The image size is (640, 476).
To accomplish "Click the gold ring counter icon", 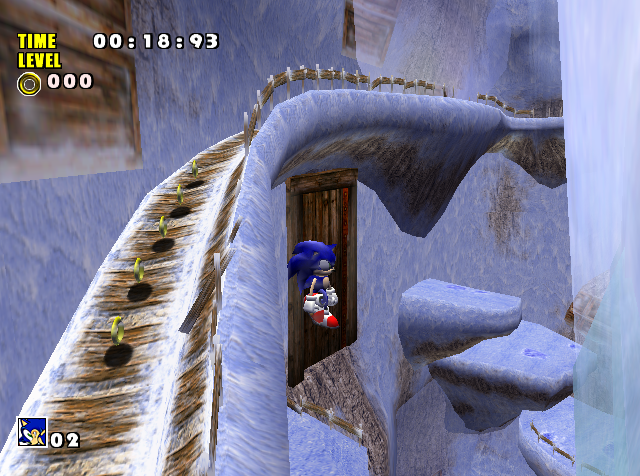I will coord(29,83).
